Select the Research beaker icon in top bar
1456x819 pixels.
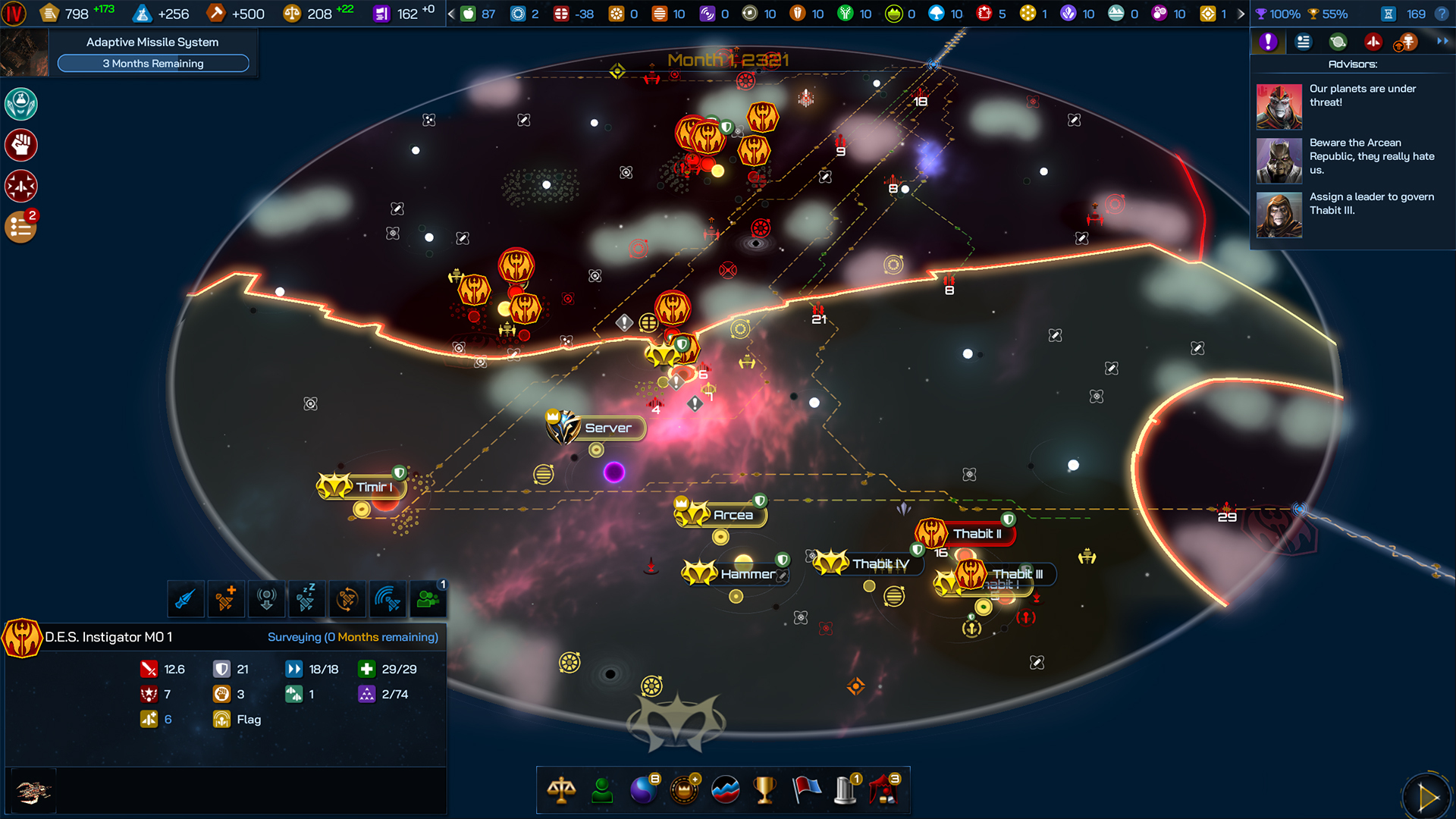(x=141, y=13)
